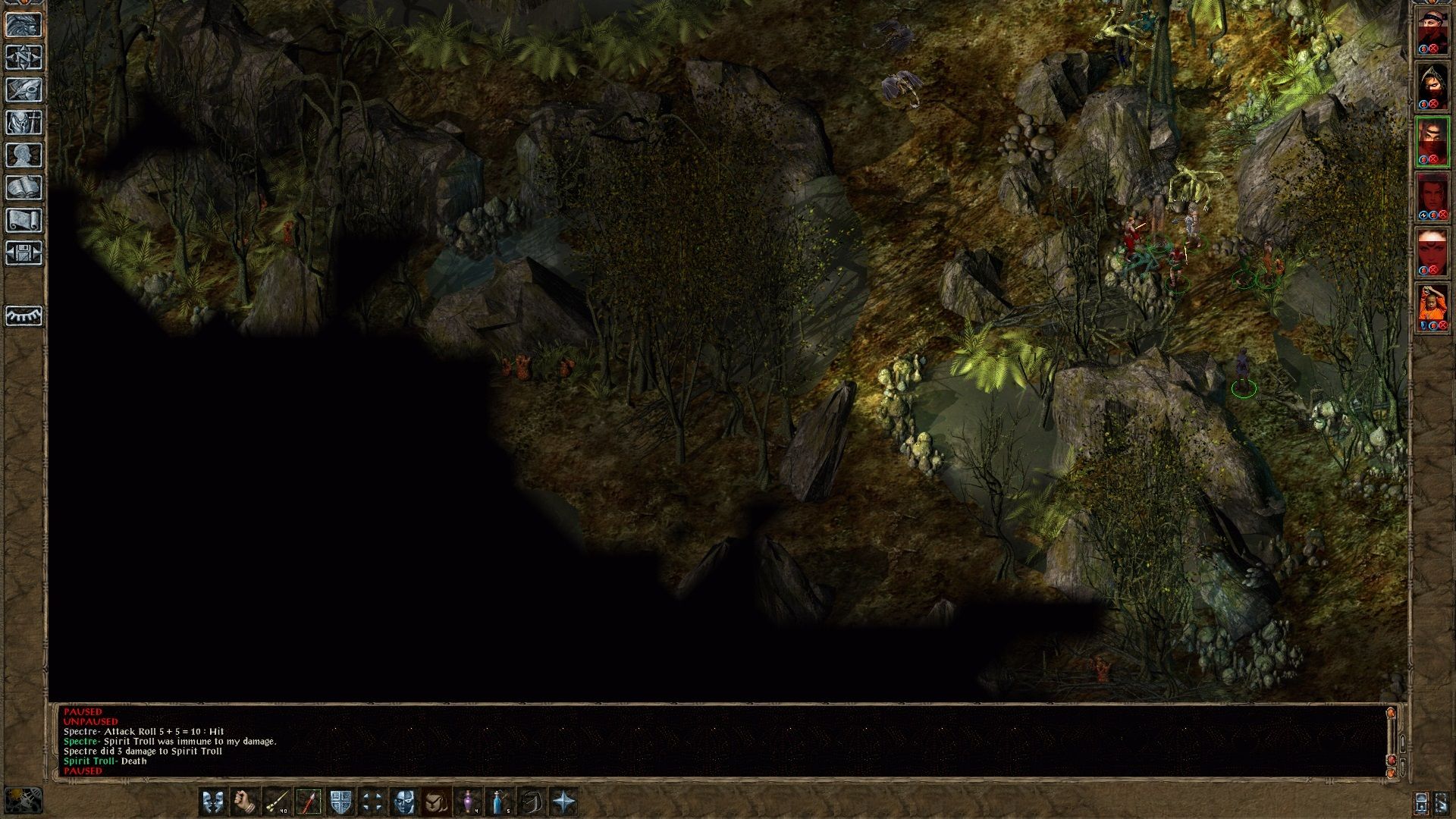Select the red spear weapon slot
1456x819 pixels.
pyautogui.click(x=309, y=802)
